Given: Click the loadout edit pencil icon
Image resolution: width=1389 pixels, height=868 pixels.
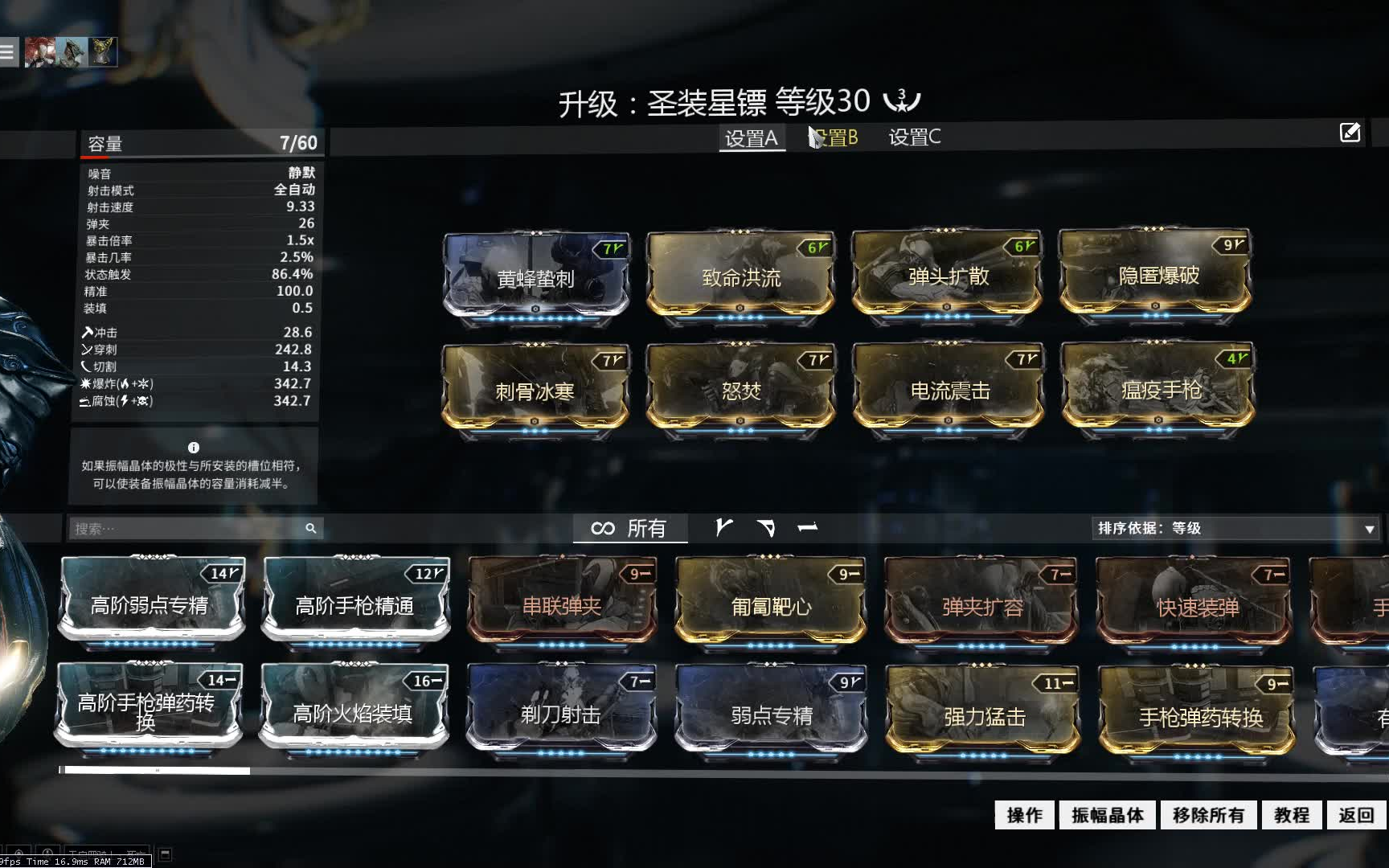Looking at the screenshot, I should 1350,132.
